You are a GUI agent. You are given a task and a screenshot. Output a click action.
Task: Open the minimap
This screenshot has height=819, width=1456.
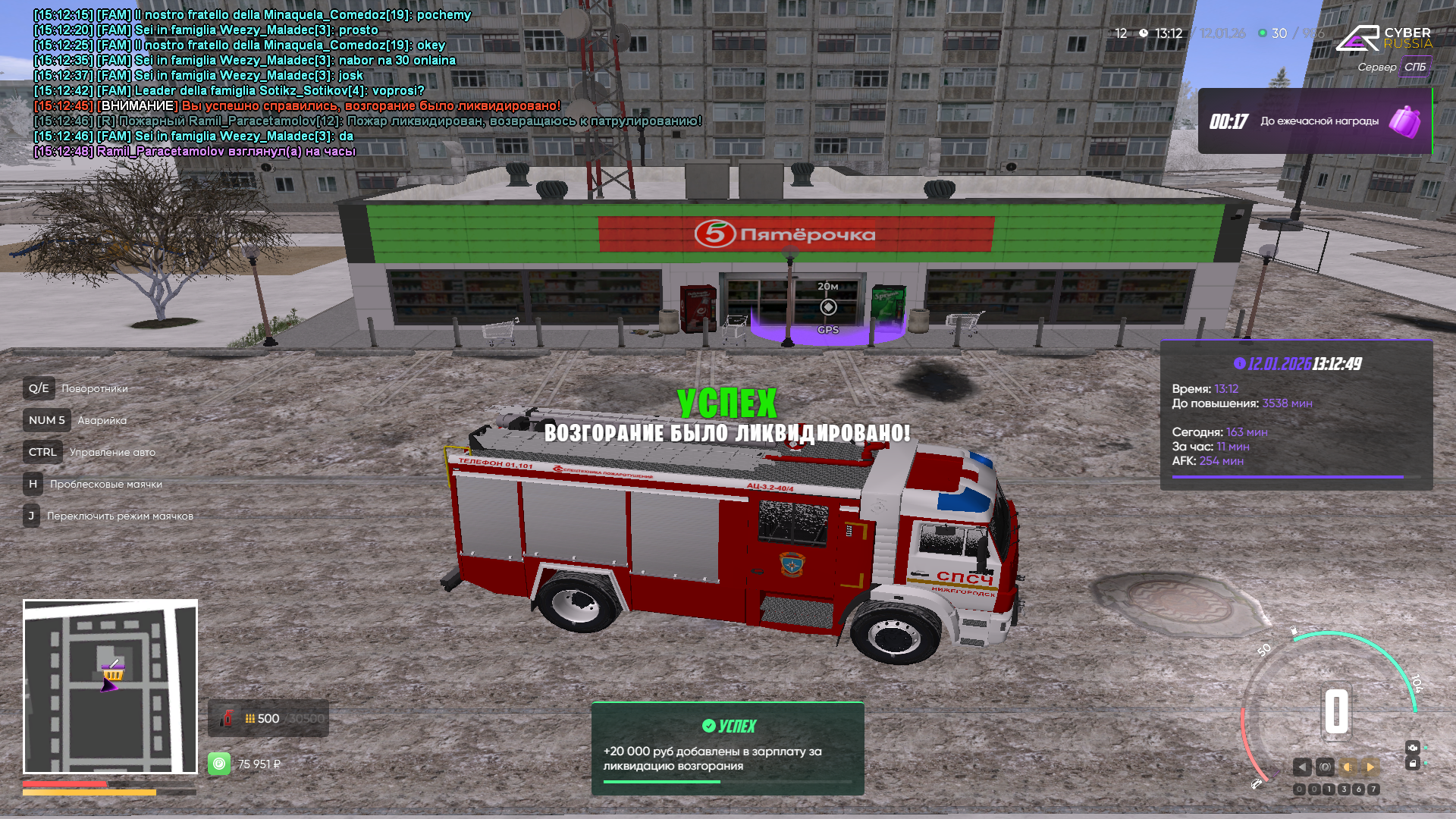(x=110, y=686)
